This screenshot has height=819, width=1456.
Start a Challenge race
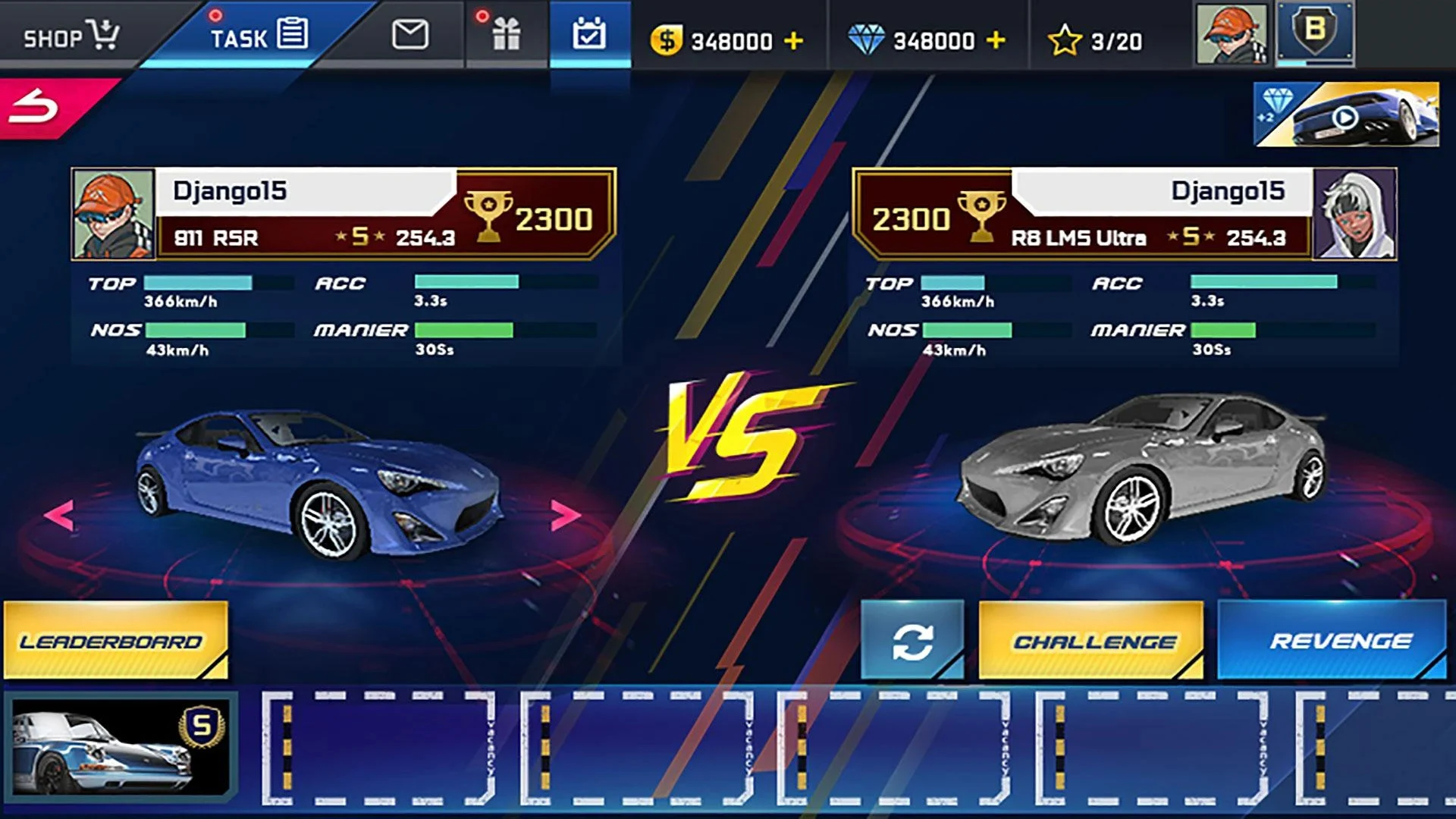(1090, 641)
